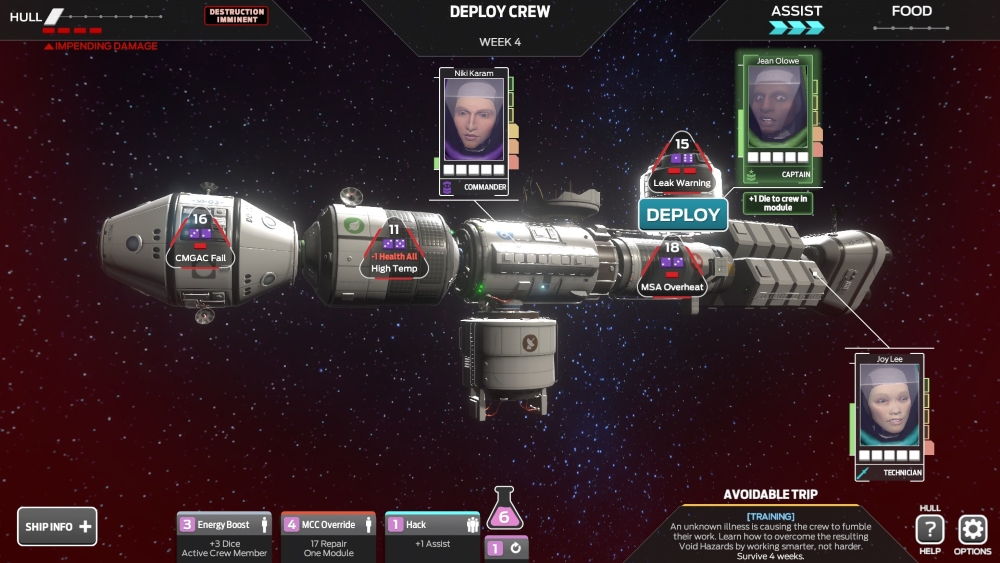This screenshot has height=563, width=1000.
Task: Open the Options gear menu
Action: point(972,530)
